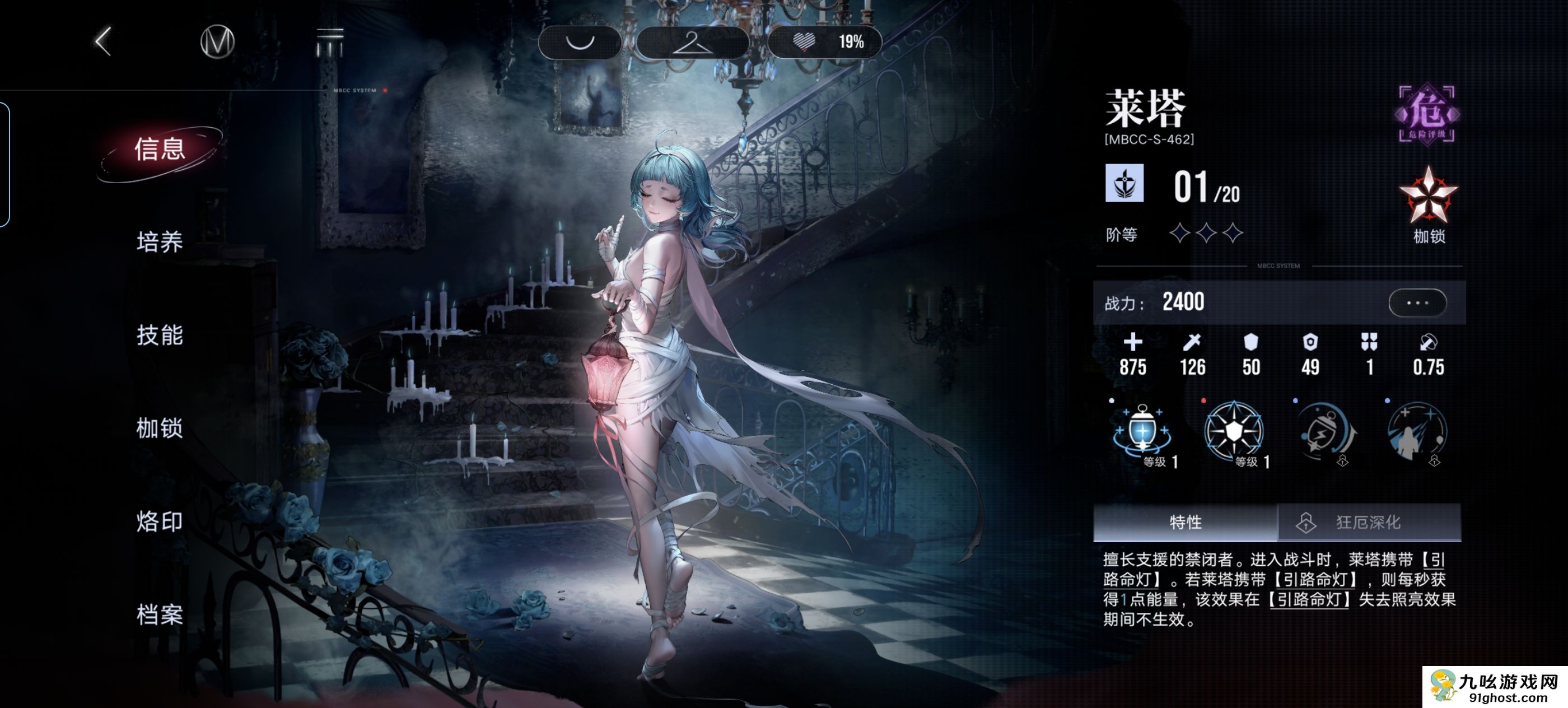Viewport: 1568px width, 708px height.
Task: Open the 培养 menu entry
Action: [160, 243]
